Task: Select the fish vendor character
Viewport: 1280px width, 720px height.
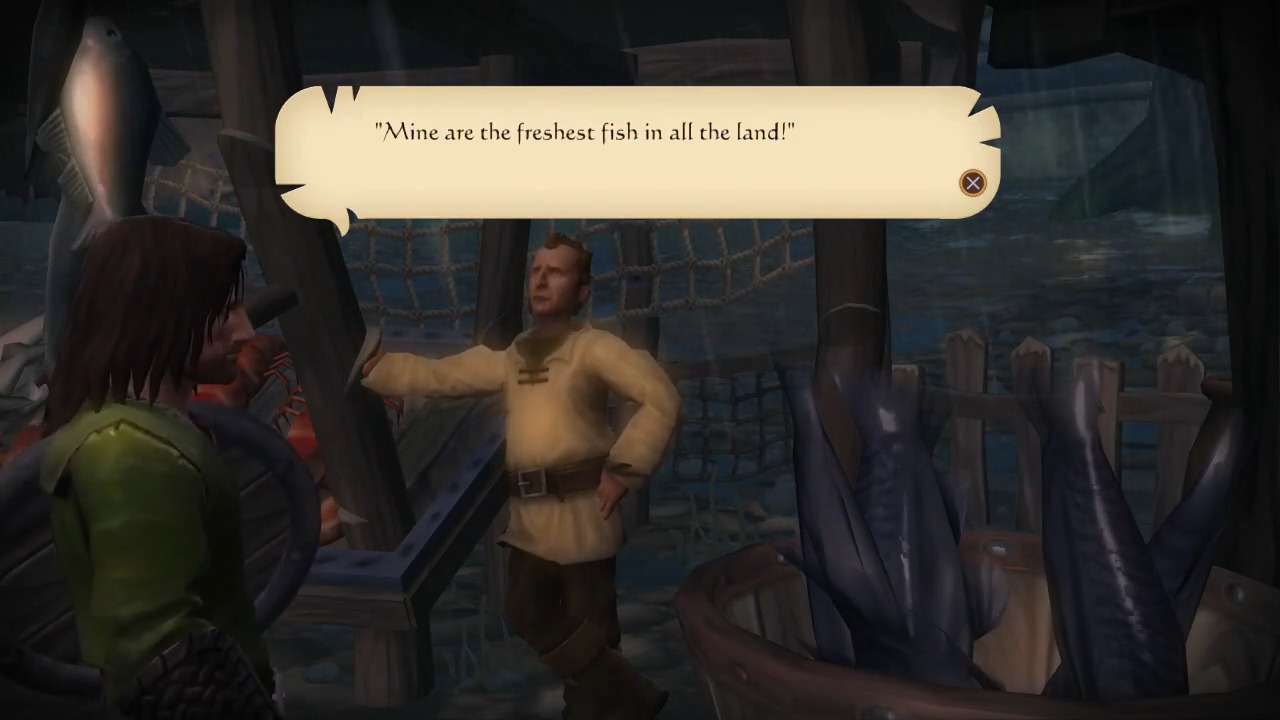Action: click(x=555, y=400)
